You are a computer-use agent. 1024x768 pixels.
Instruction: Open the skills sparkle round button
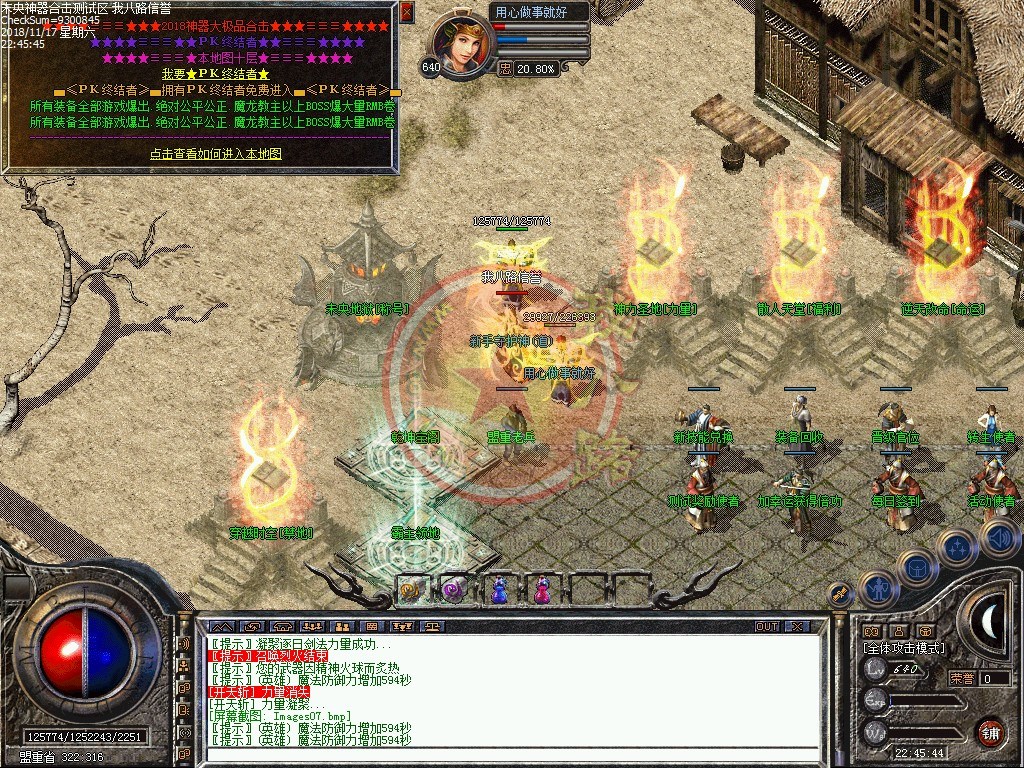(956, 547)
